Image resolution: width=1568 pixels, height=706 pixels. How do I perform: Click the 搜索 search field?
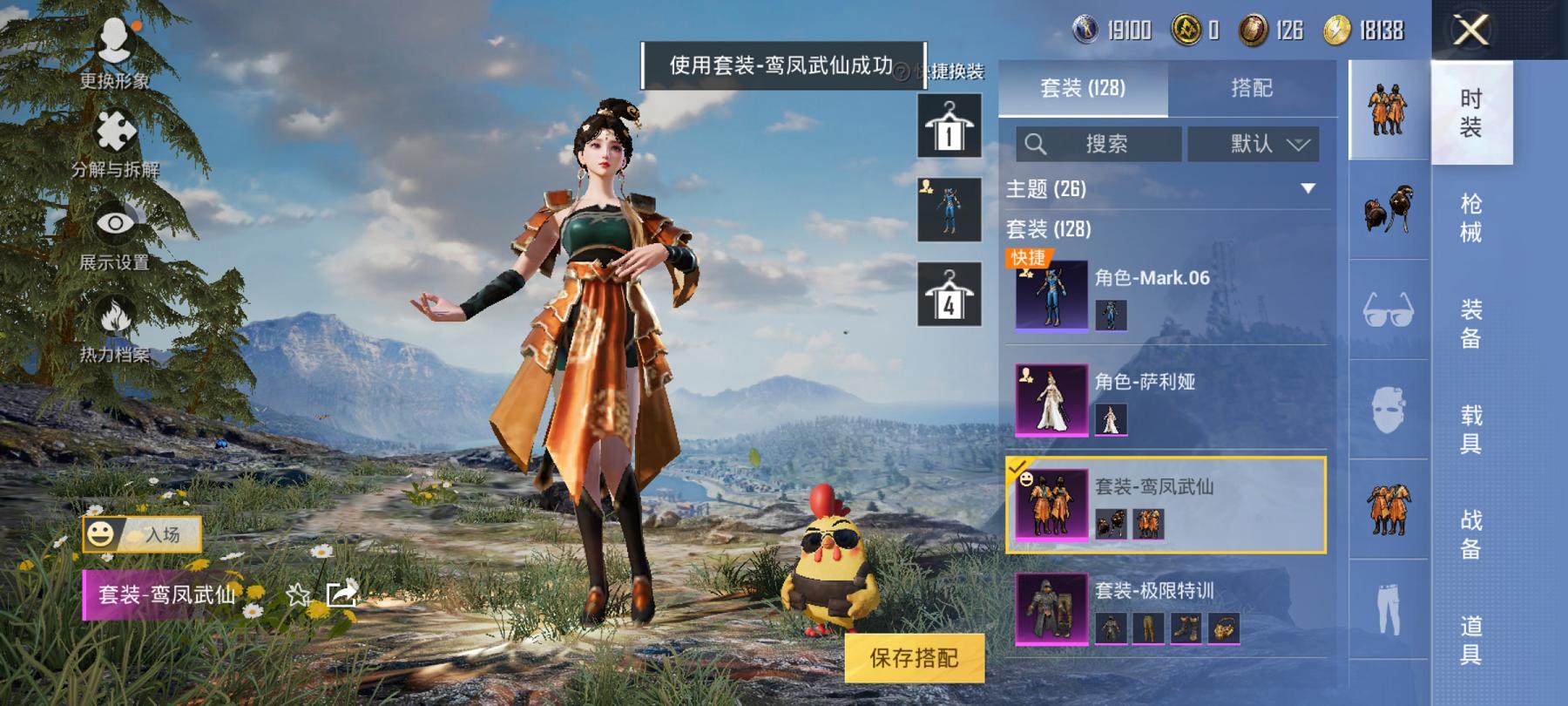coord(1098,144)
